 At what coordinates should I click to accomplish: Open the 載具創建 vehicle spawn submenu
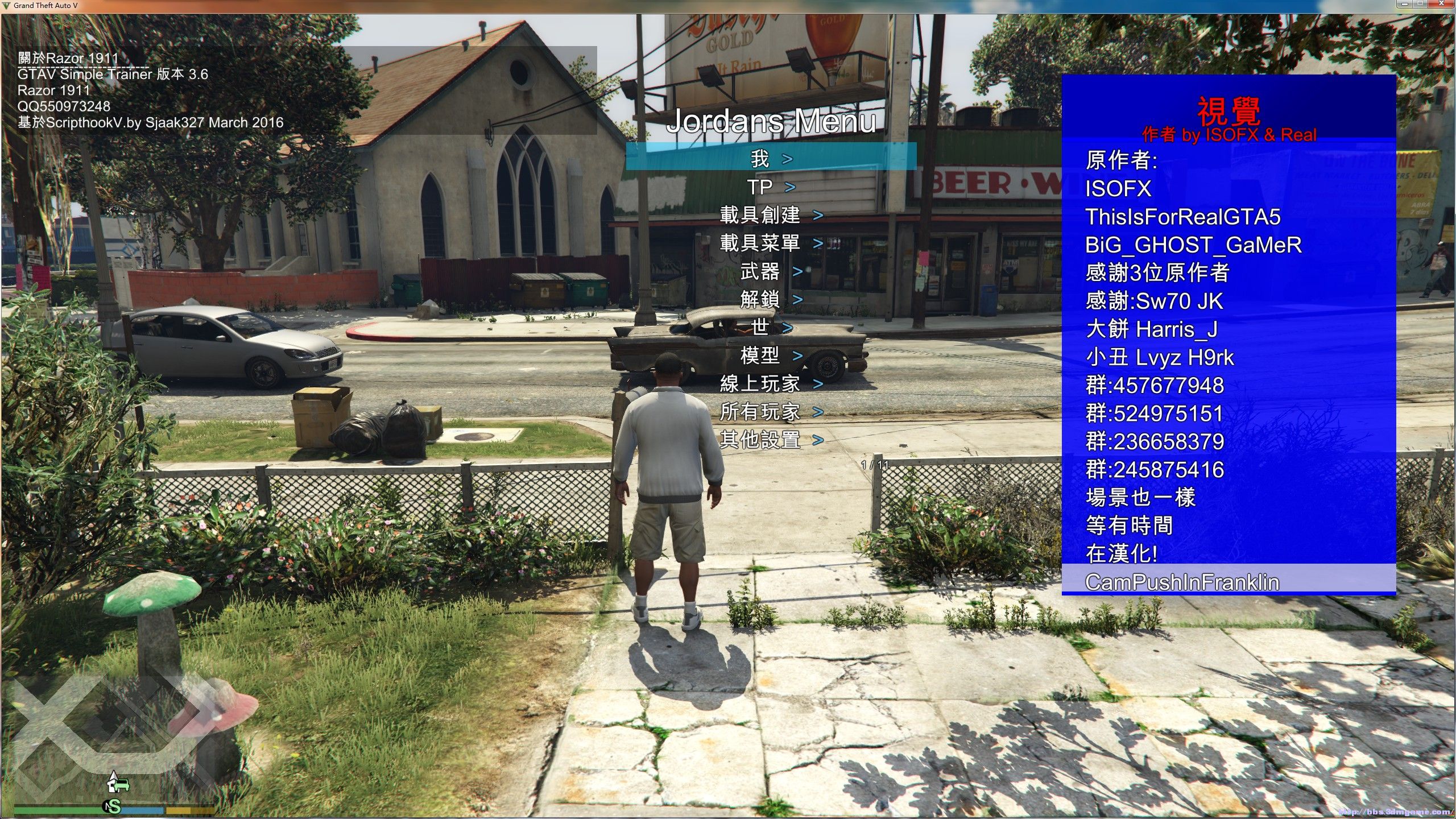point(771,214)
